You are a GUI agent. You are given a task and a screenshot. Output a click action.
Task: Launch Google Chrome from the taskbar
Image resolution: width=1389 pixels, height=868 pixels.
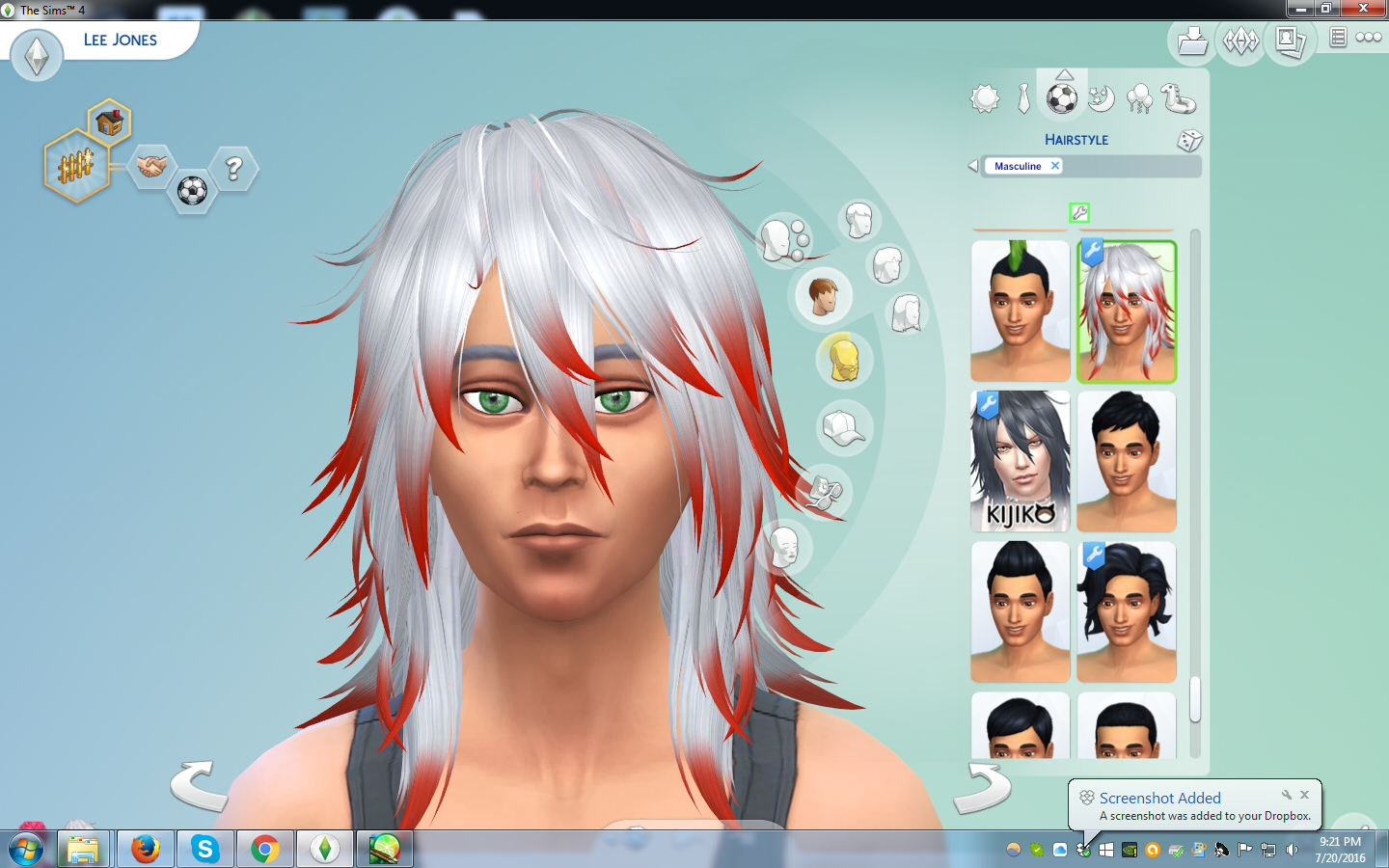click(x=264, y=849)
